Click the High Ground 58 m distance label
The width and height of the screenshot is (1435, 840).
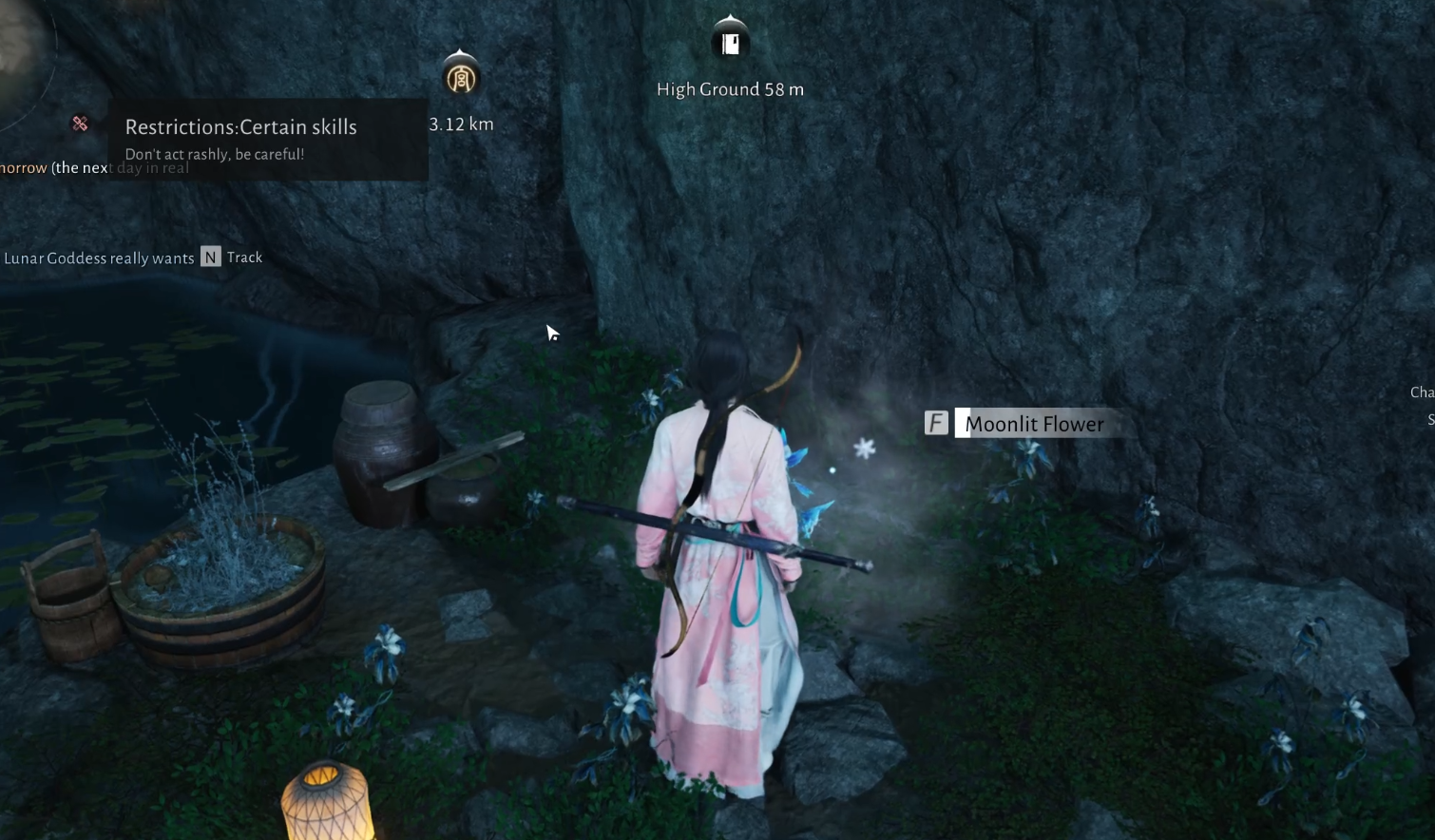730,88
